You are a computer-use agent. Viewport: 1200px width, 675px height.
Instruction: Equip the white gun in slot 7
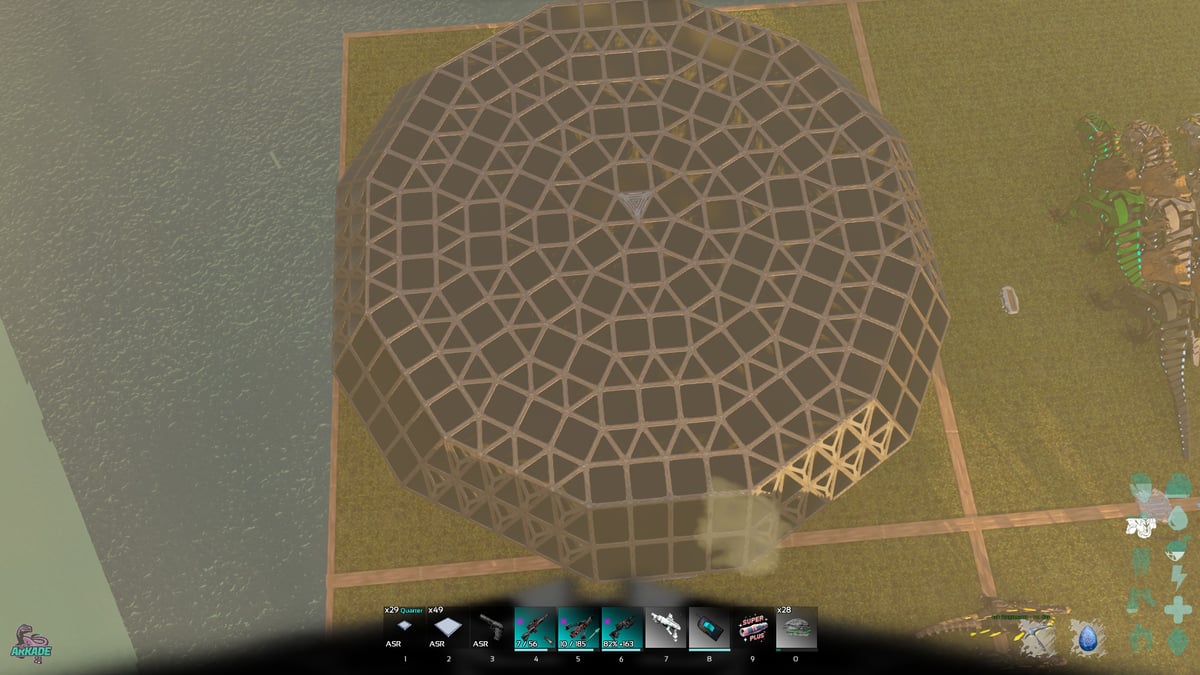pos(666,628)
